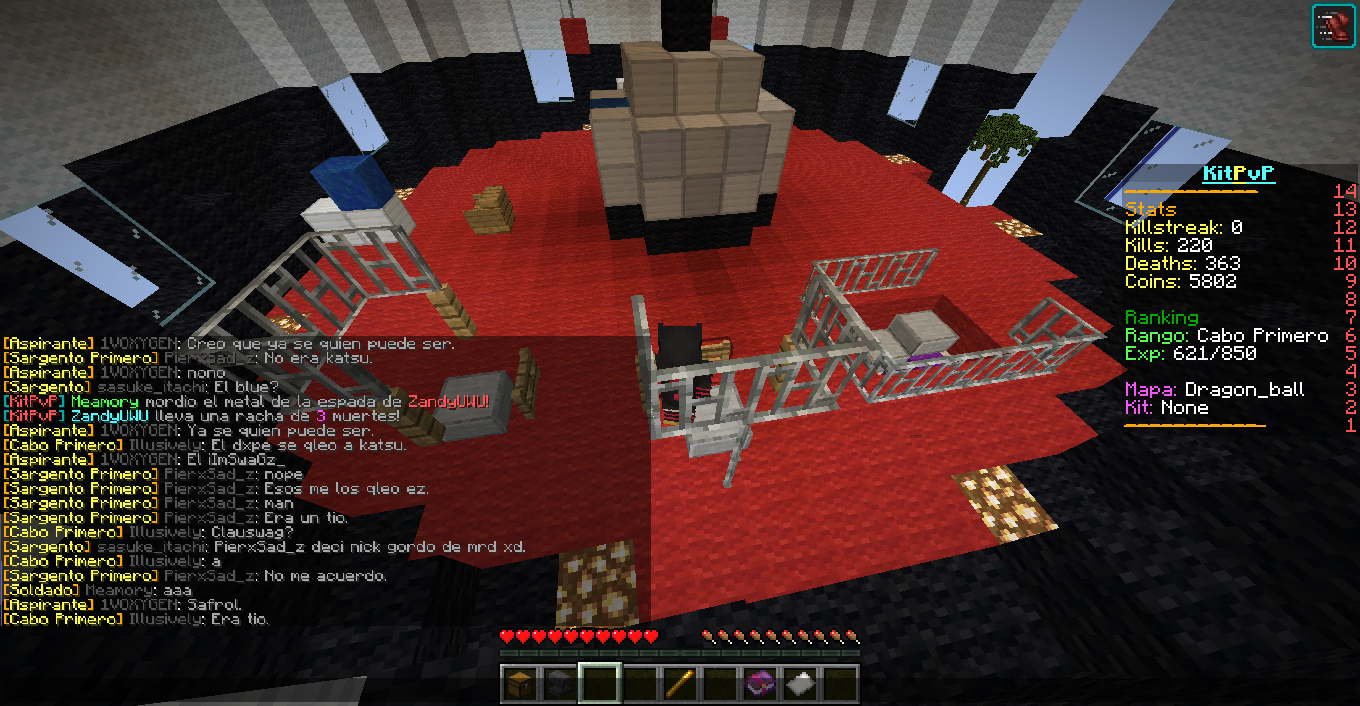Choose the blaze rod in the hotbar
This screenshot has height=706, width=1360.
coord(679,684)
